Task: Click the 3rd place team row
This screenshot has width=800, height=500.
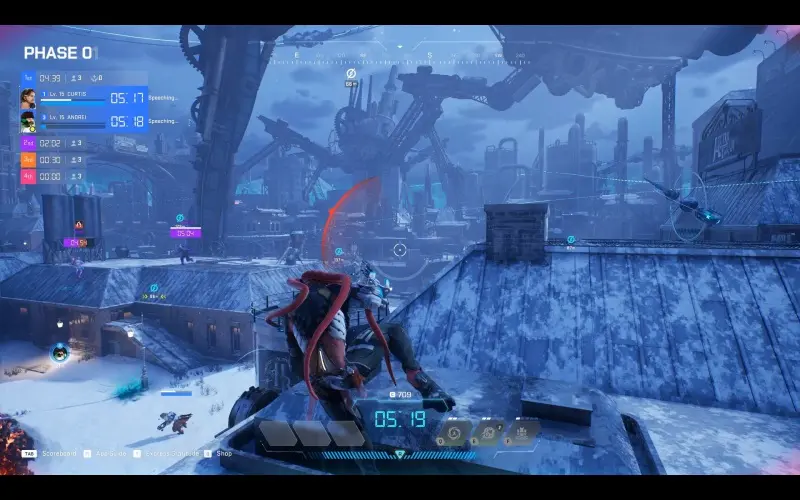Action: click(x=54, y=160)
